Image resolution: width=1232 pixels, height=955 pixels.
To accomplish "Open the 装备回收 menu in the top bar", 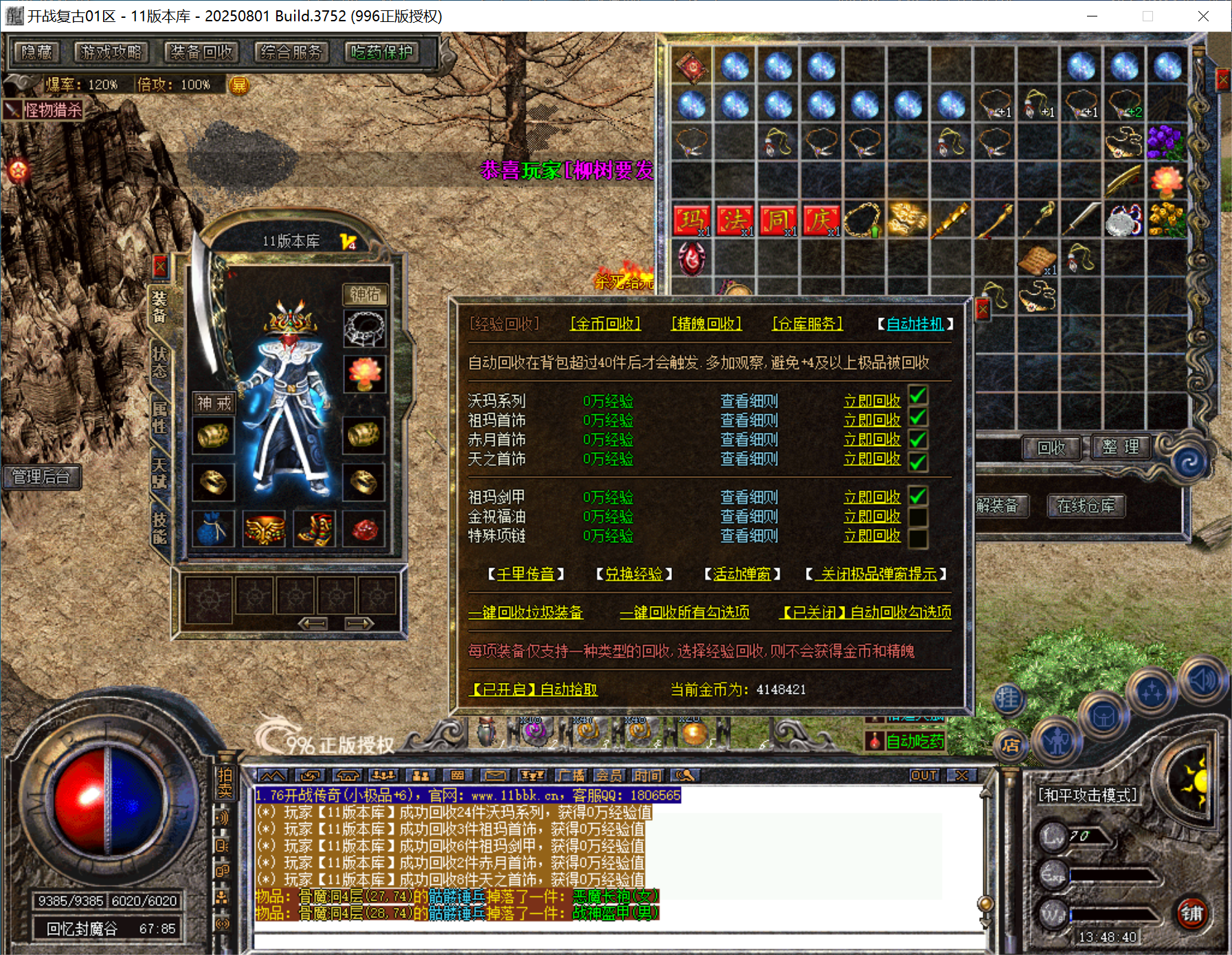I will (x=201, y=52).
